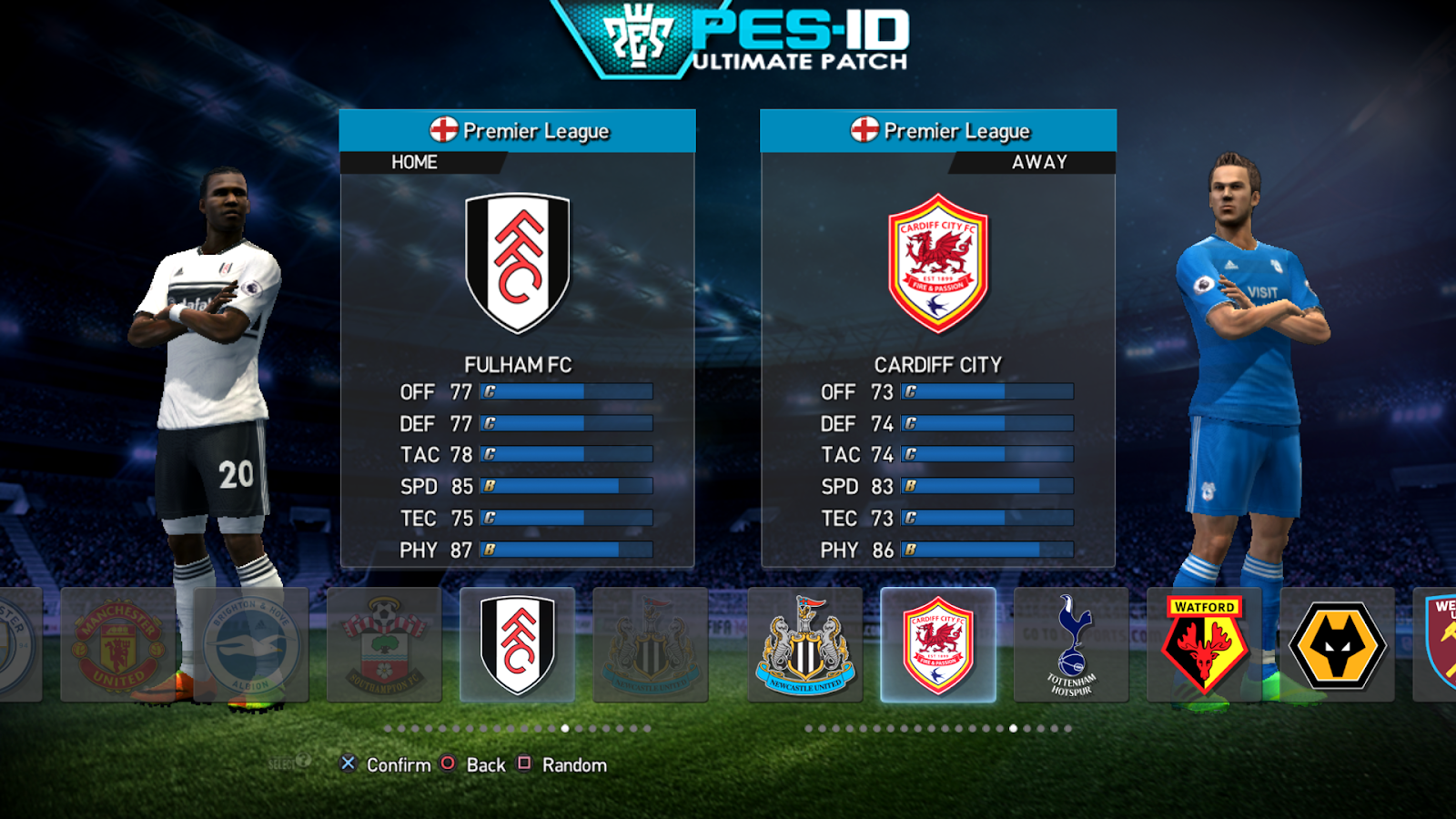Click the England flag on the home Premier League banner

pyautogui.click(x=446, y=130)
